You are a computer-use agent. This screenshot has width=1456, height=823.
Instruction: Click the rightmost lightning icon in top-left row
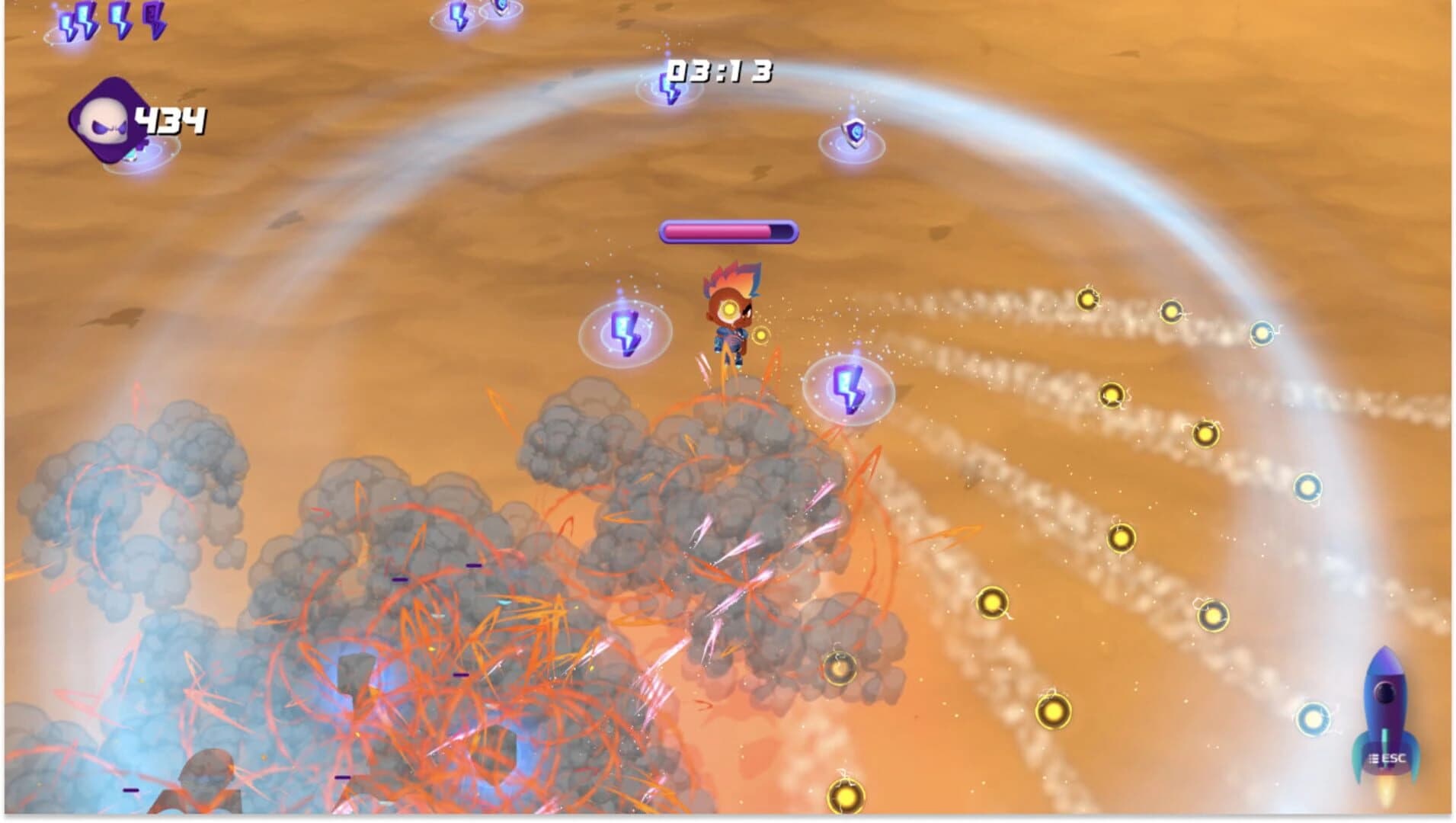click(x=154, y=21)
